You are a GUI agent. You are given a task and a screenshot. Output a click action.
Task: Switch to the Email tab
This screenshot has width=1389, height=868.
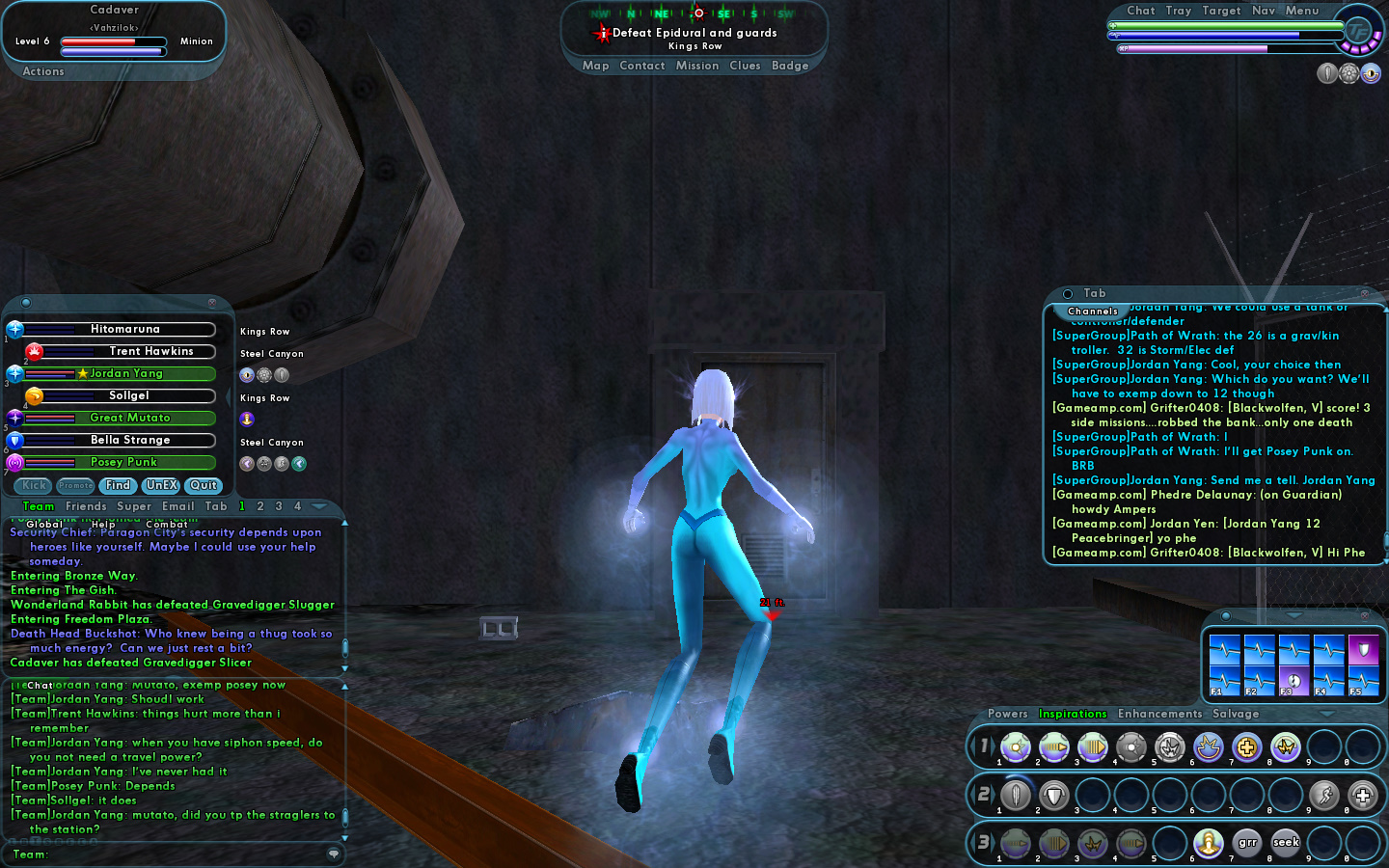[x=178, y=506]
